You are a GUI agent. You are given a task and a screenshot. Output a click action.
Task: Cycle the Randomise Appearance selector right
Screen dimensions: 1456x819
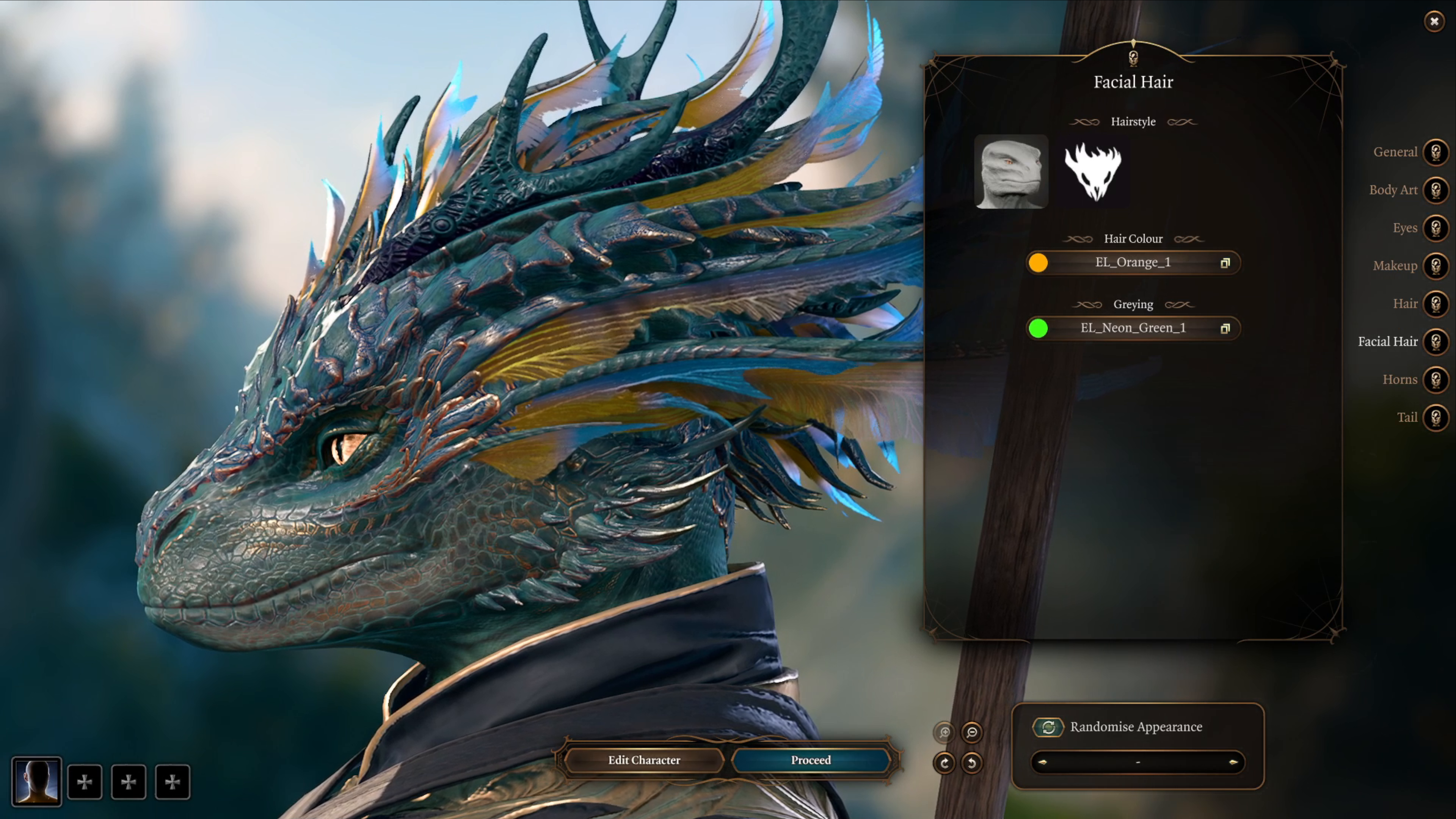(x=1233, y=762)
